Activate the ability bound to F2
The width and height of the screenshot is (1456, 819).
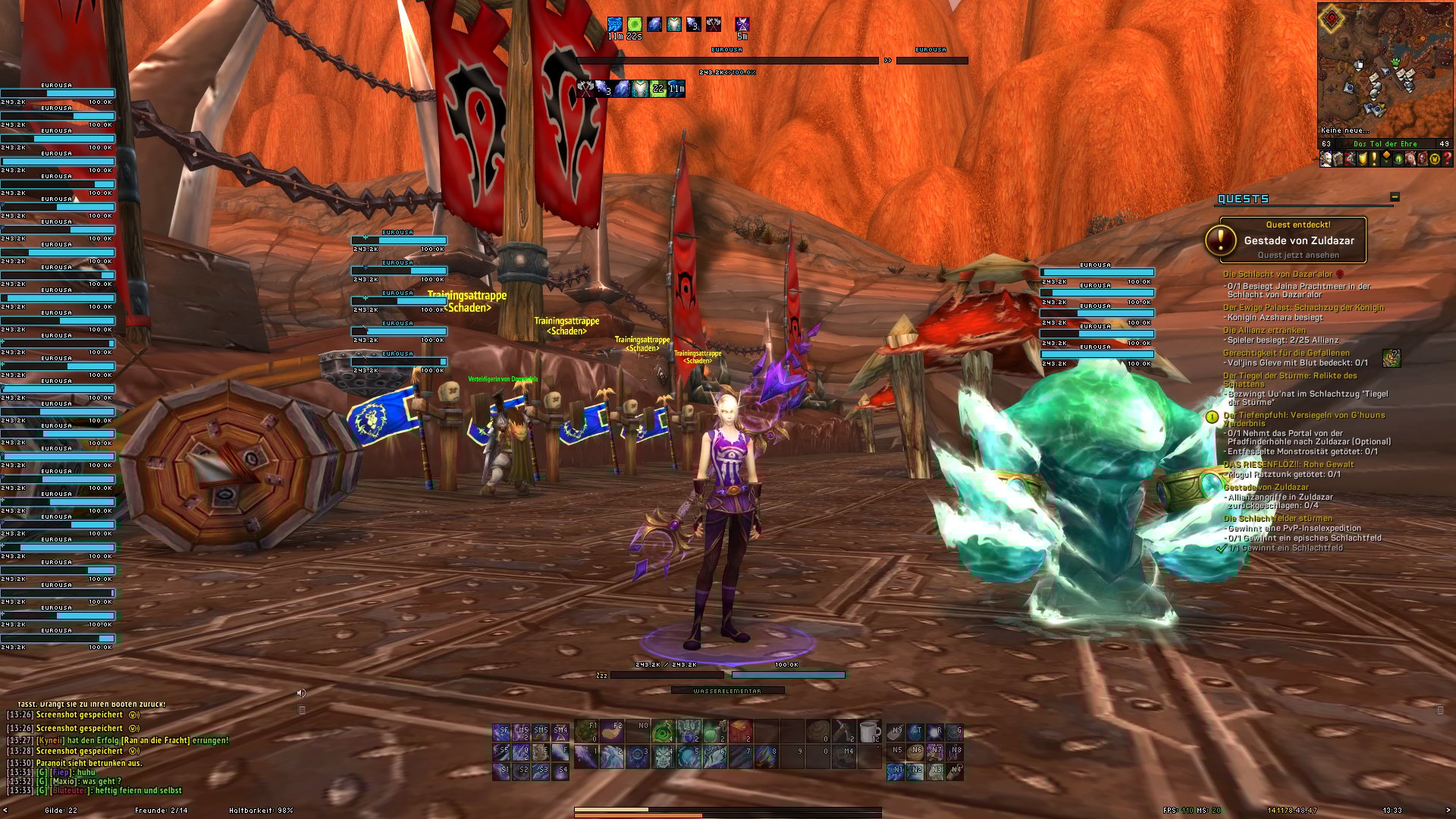pyautogui.click(x=612, y=731)
